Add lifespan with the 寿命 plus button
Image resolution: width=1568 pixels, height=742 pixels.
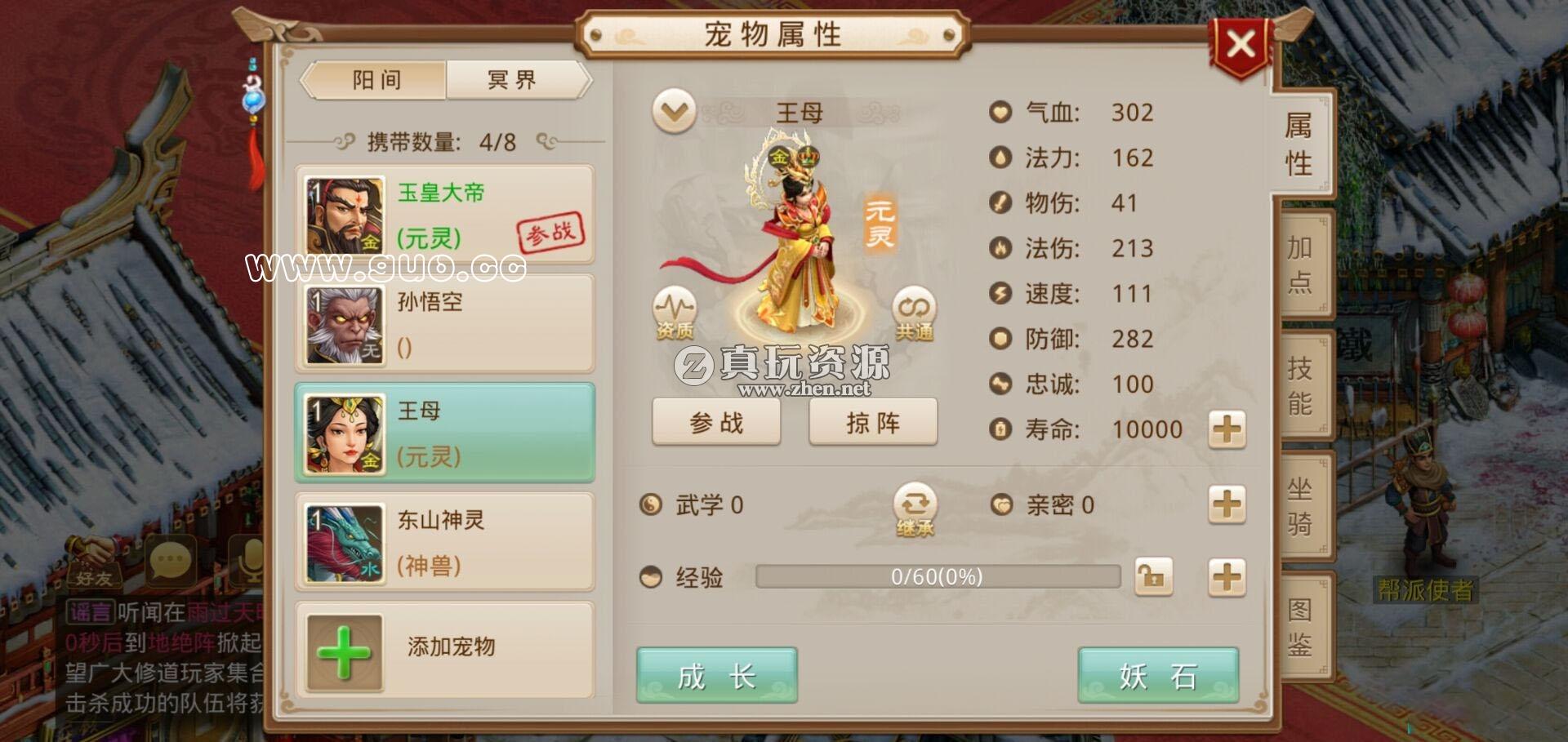[x=1227, y=429]
